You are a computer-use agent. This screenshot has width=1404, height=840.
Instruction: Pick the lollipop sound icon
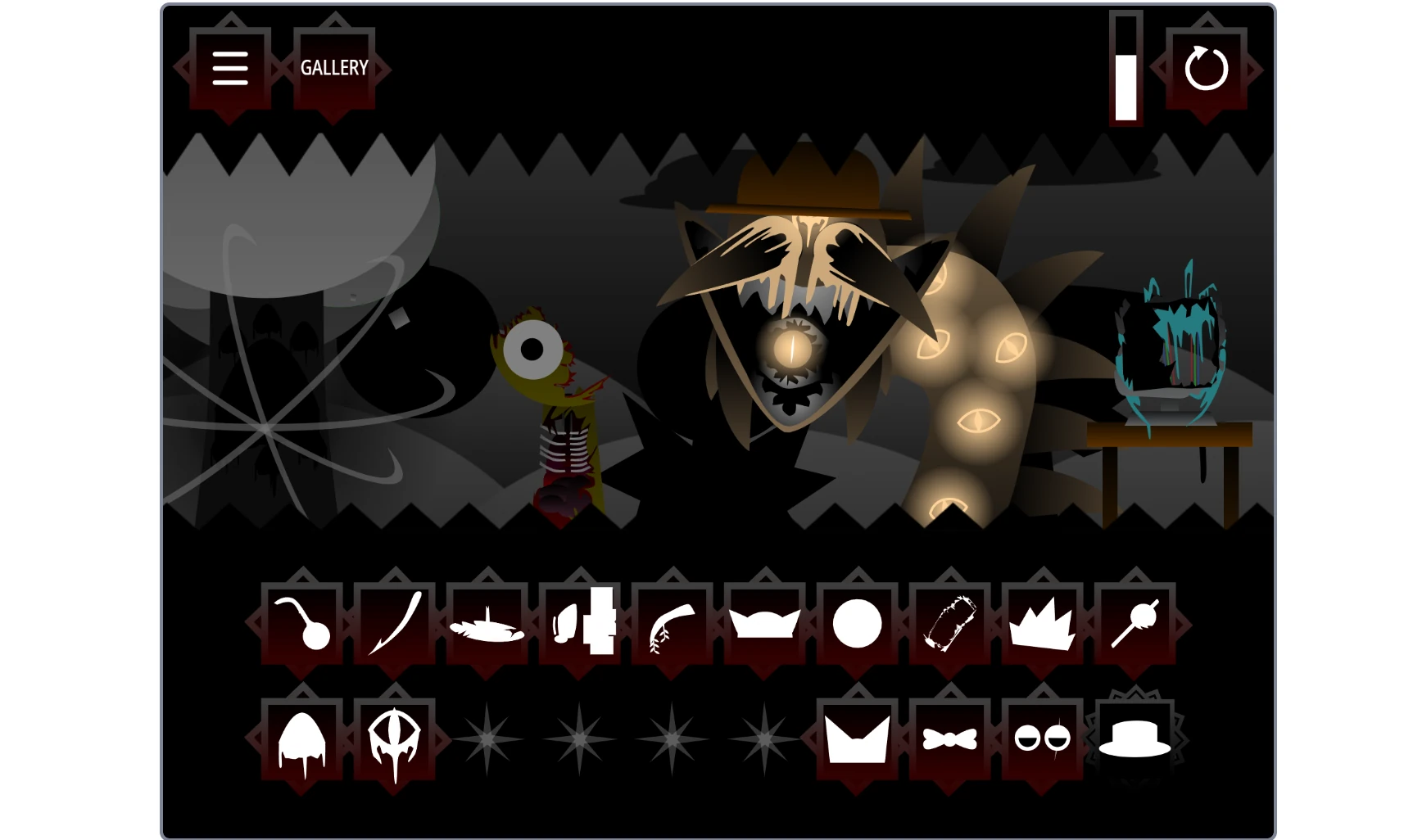tap(1137, 625)
